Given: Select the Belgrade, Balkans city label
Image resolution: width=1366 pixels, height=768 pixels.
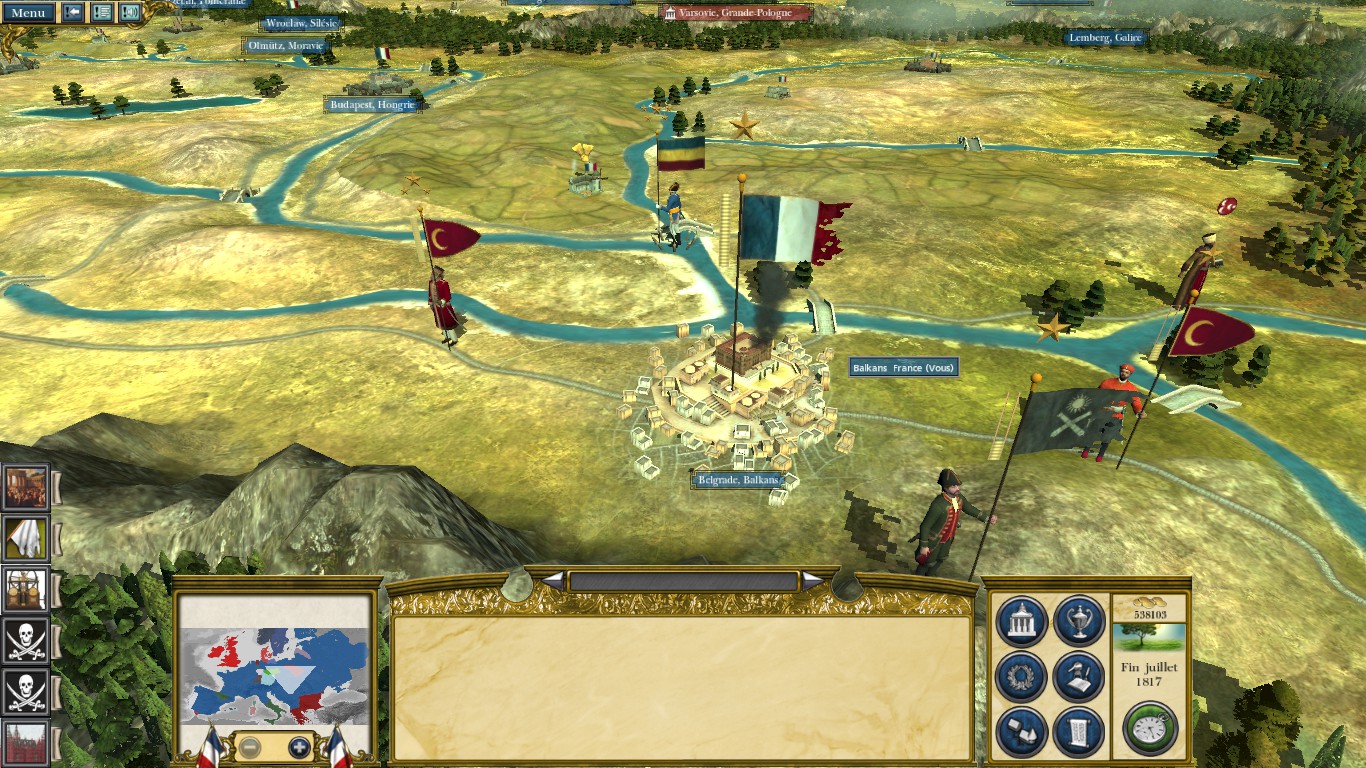Looking at the screenshot, I should (738, 480).
